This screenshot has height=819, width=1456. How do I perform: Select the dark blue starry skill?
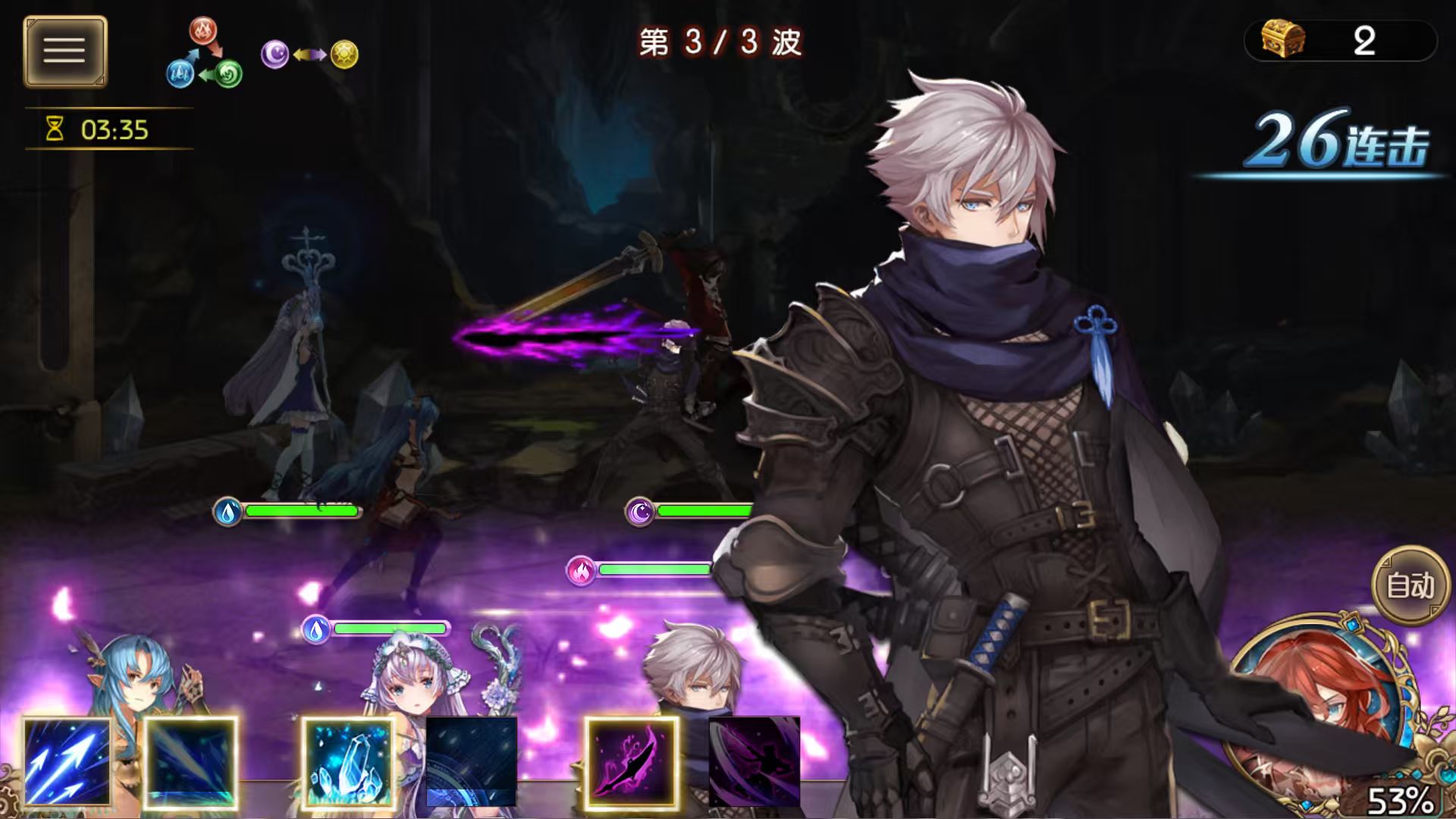(x=472, y=761)
